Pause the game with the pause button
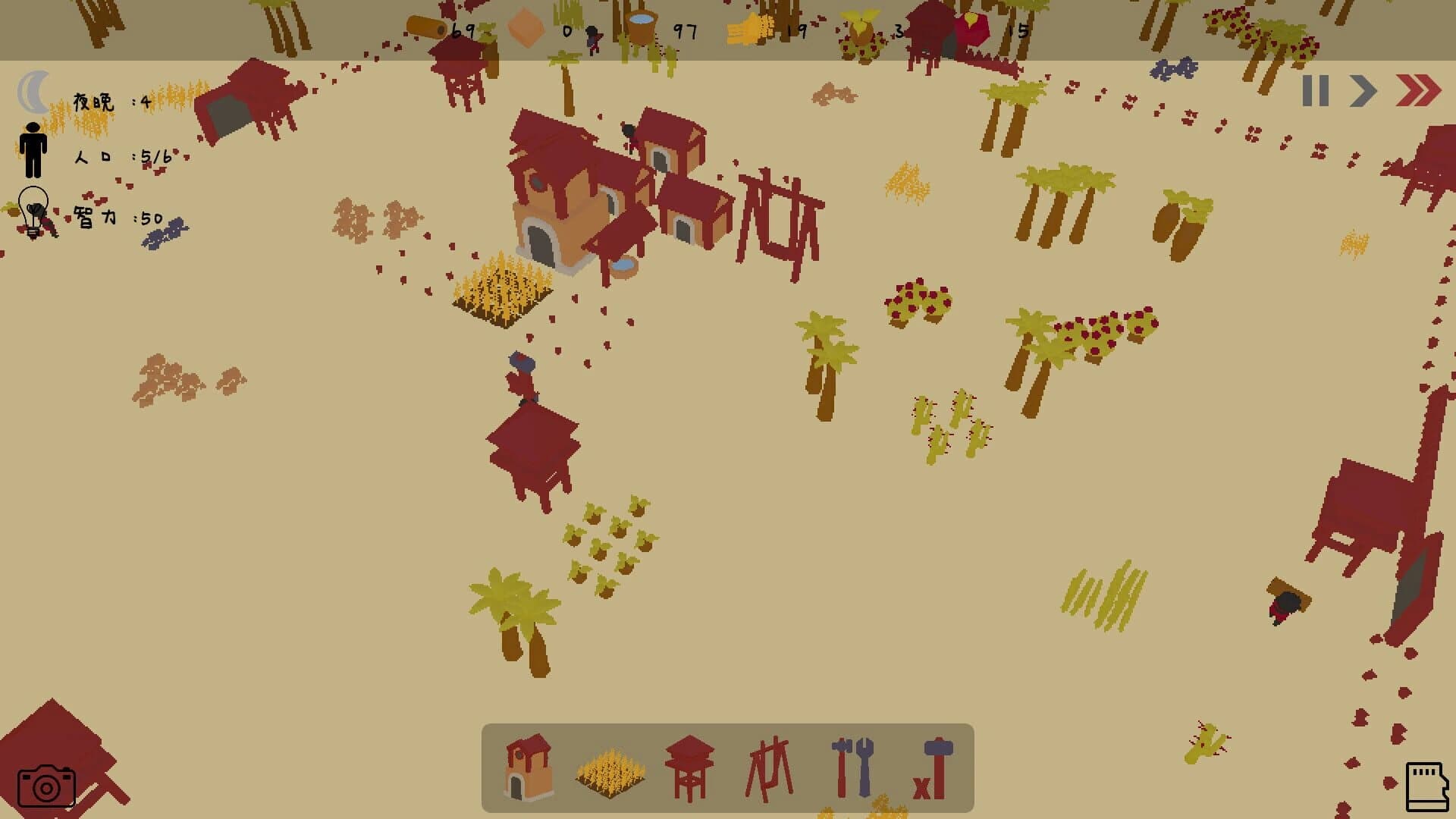 (x=1317, y=91)
